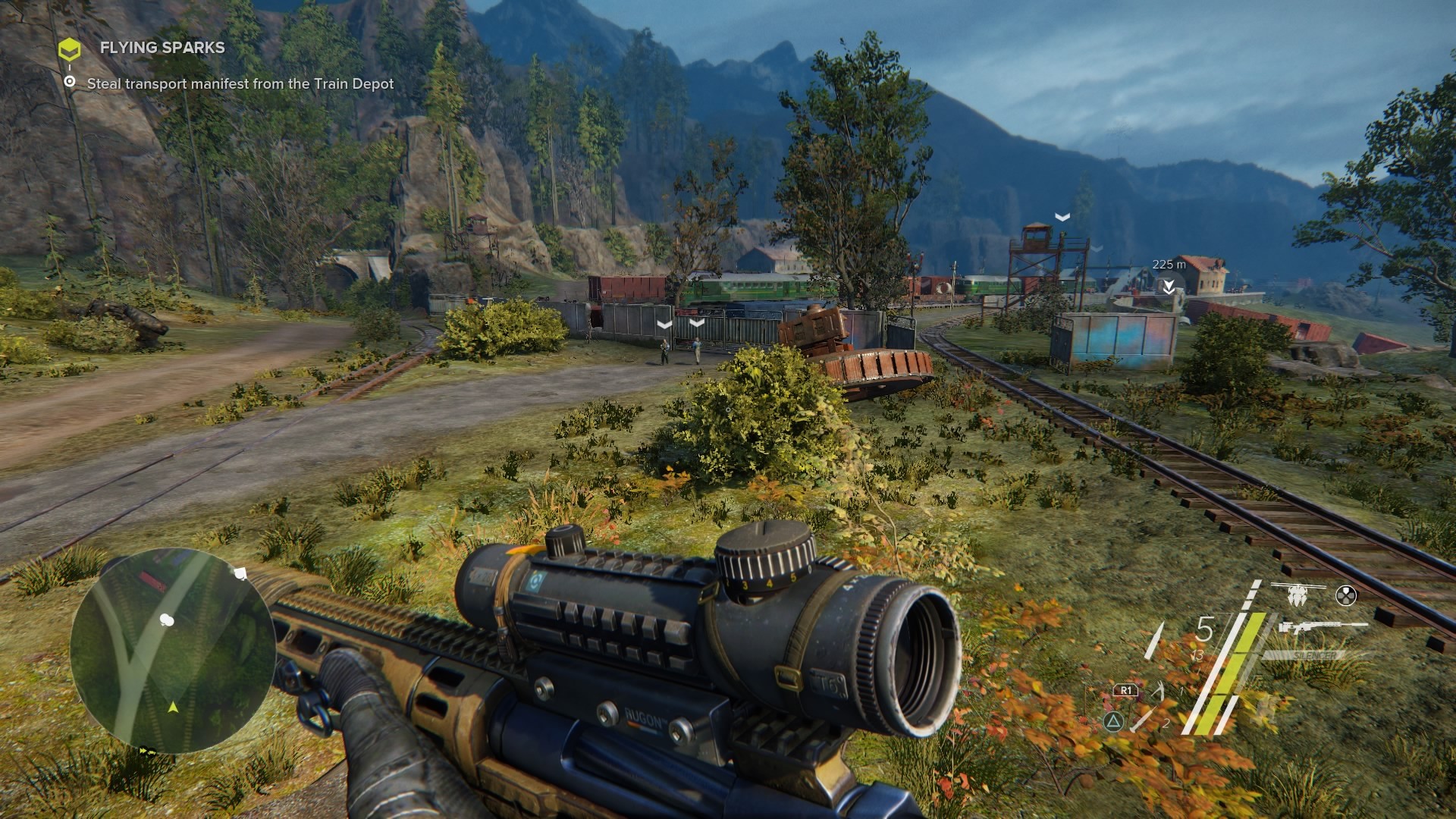Click the white enemy markers on minimap
1456x819 pixels.
point(167,621)
